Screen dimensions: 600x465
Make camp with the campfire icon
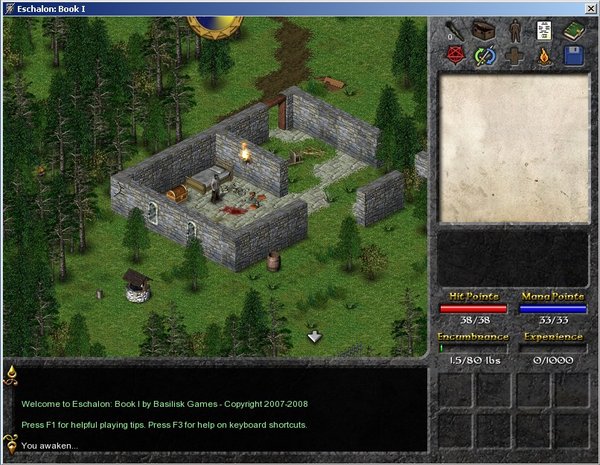[x=543, y=56]
